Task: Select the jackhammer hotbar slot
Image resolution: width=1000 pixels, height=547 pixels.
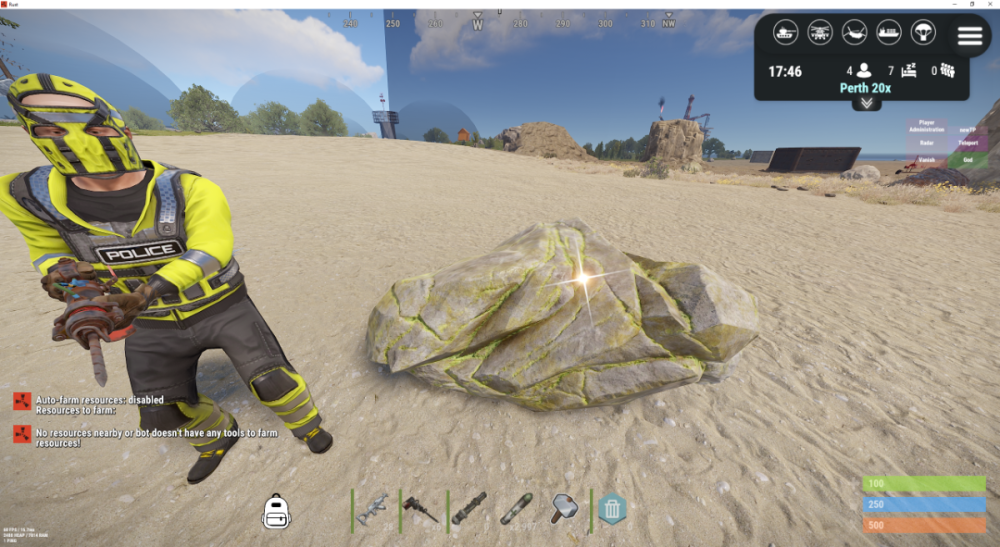Action: 420,509
